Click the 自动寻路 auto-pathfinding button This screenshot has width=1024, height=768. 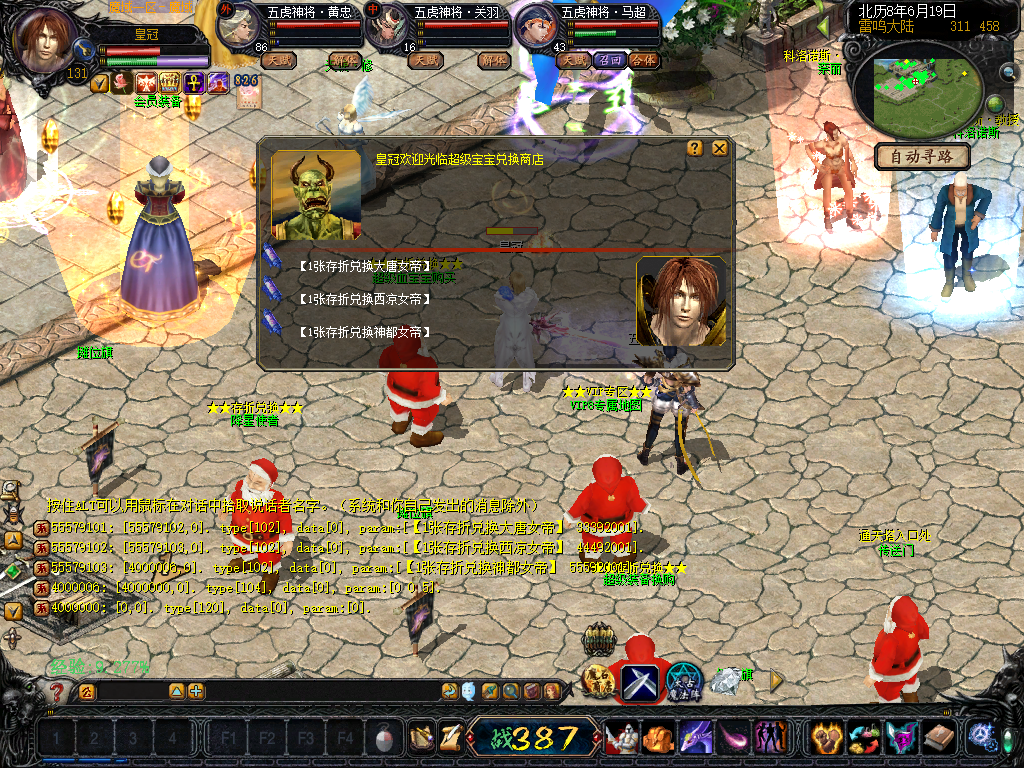[x=922, y=156]
